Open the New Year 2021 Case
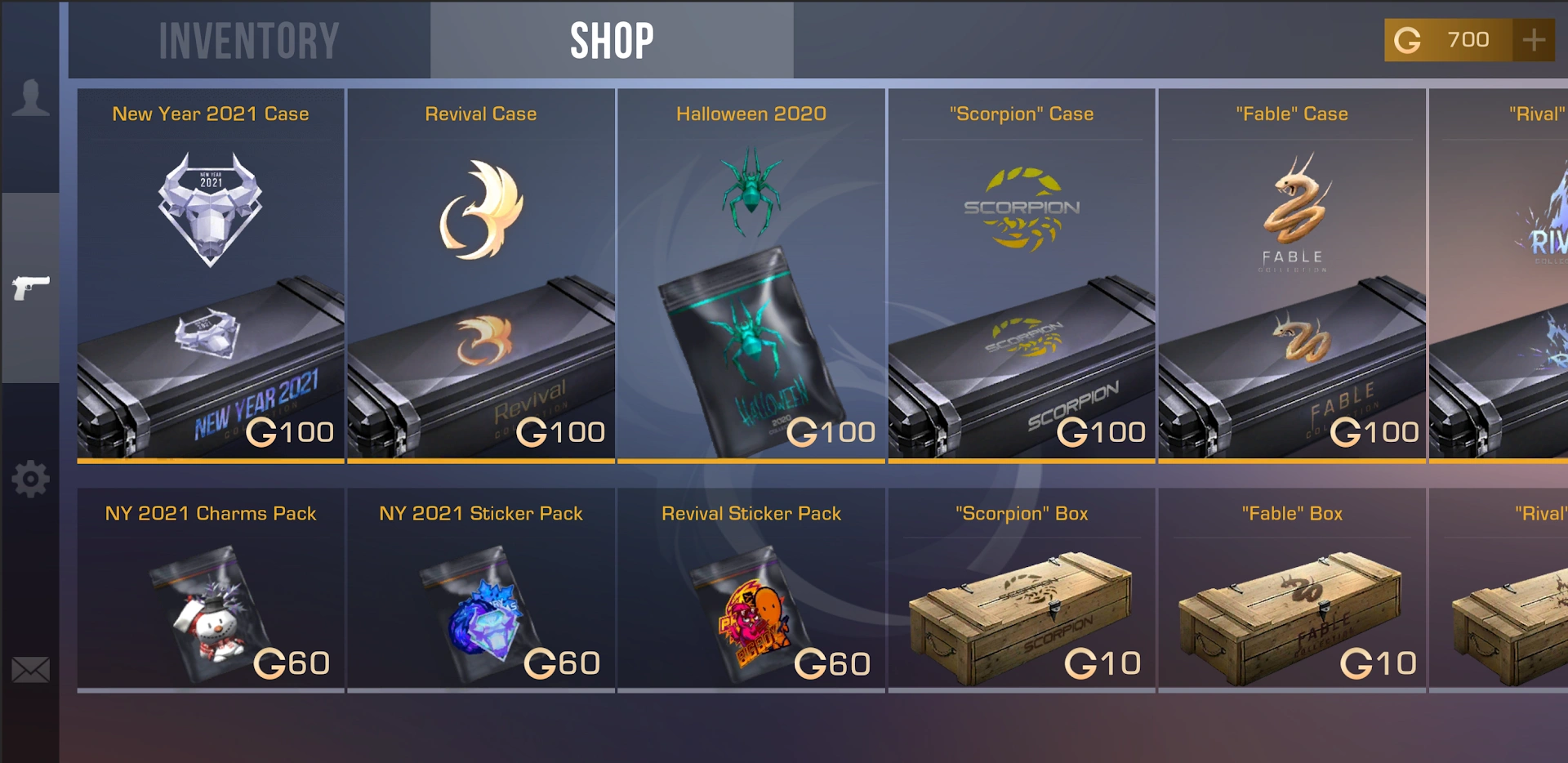 (210, 278)
